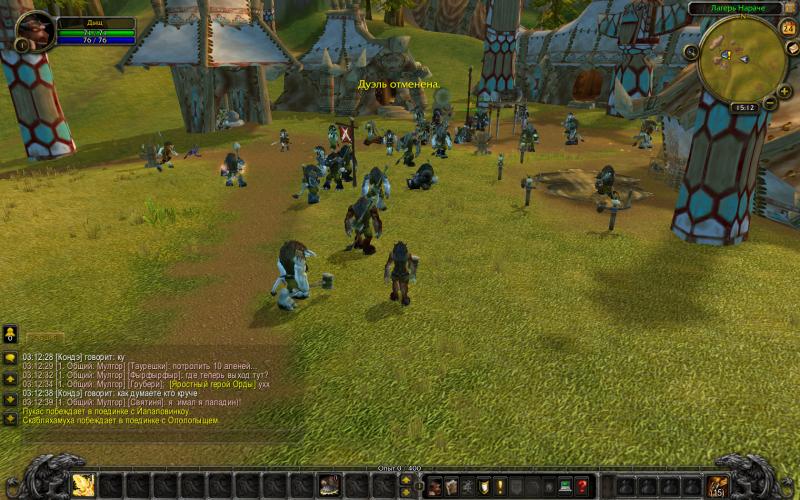Open the calendar button showing 24

pos(786,30)
